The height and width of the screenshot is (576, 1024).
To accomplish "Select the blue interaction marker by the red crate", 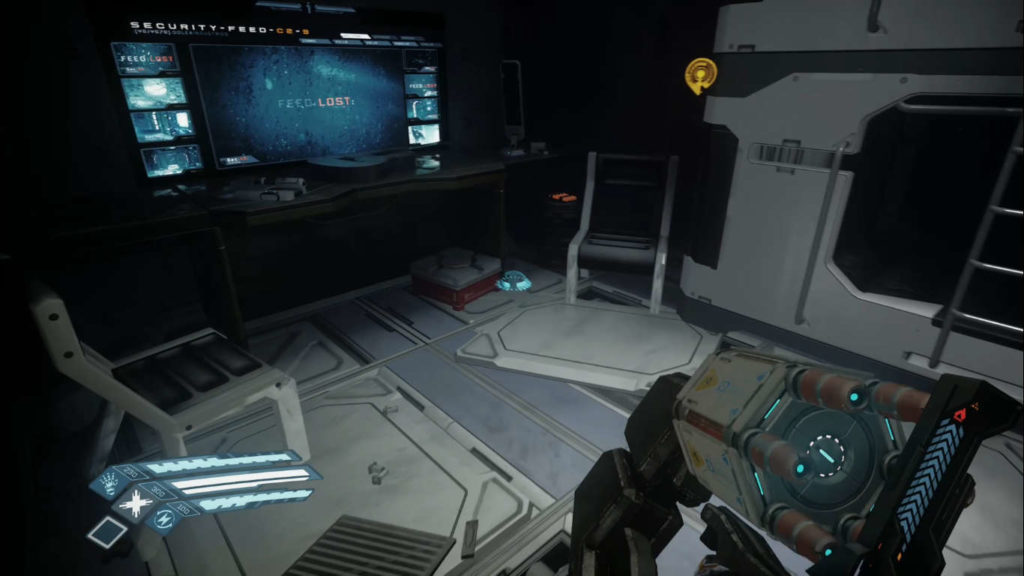I will coord(516,281).
